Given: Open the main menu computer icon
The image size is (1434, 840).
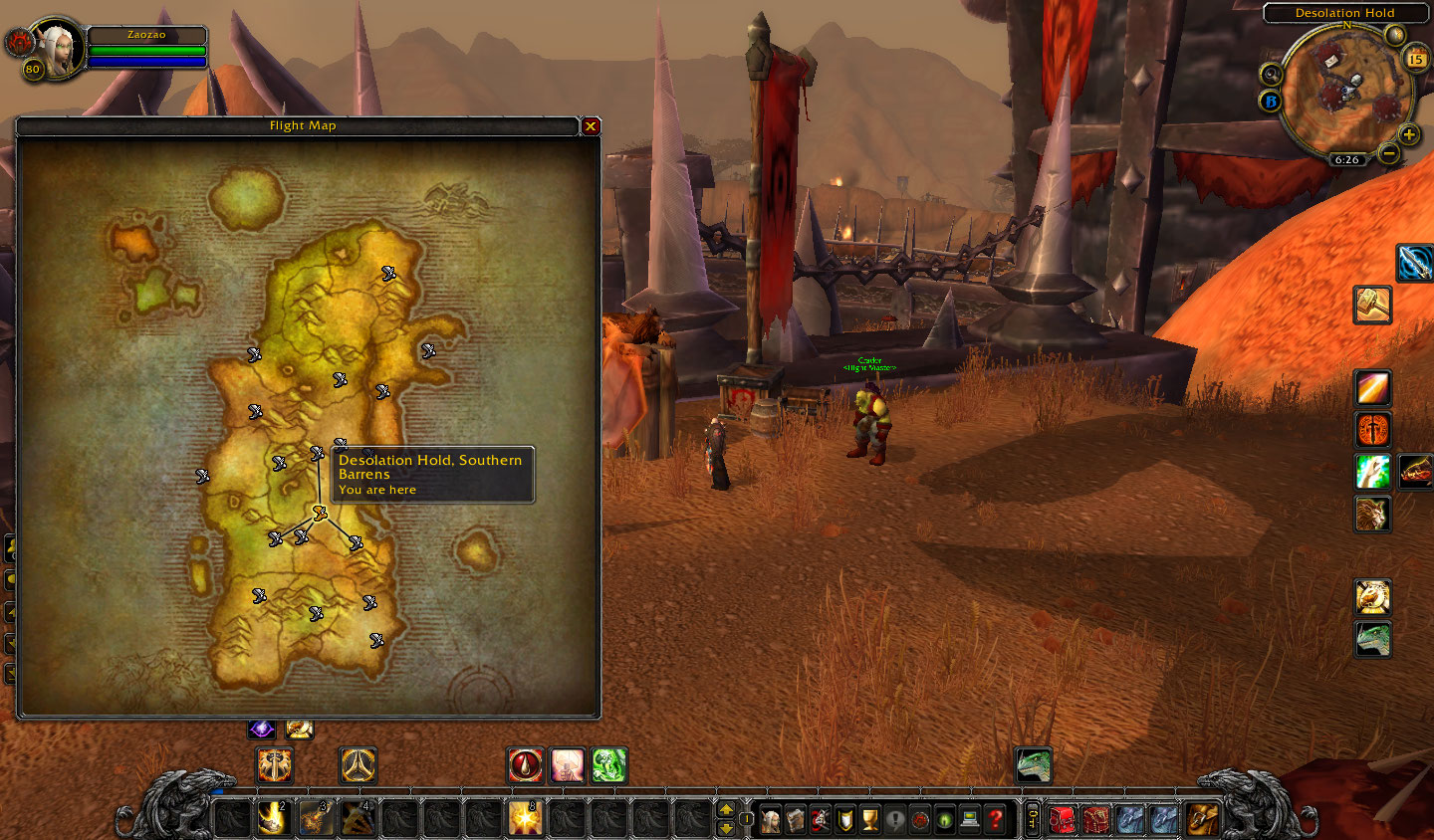Looking at the screenshot, I should (x=970, y=819).
